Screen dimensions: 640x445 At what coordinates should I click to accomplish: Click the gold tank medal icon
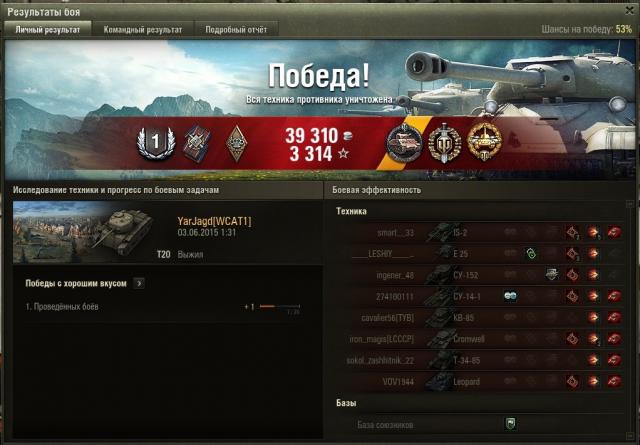(483, 143)
